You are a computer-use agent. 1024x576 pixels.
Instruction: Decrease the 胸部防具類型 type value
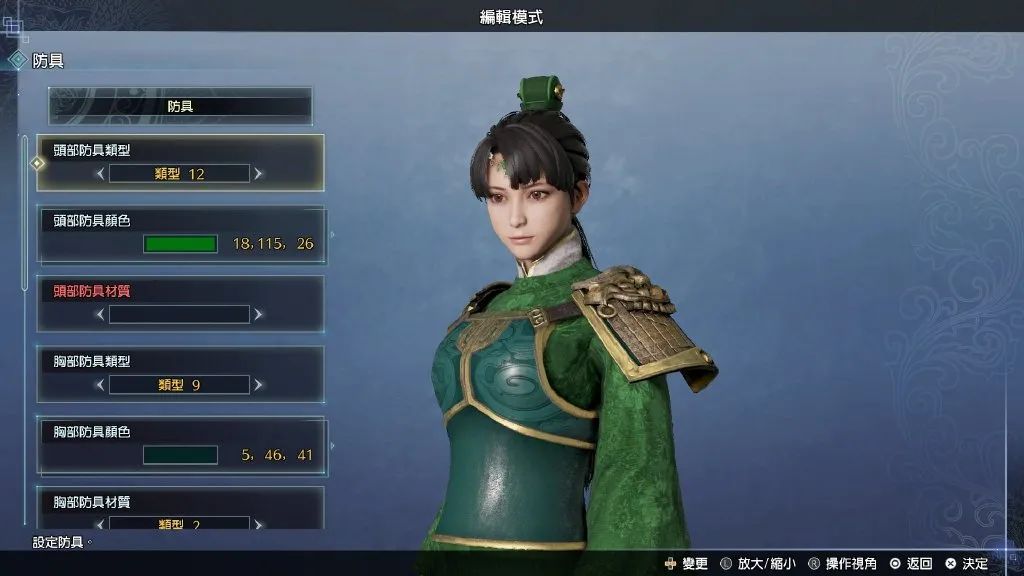[100, 385]
